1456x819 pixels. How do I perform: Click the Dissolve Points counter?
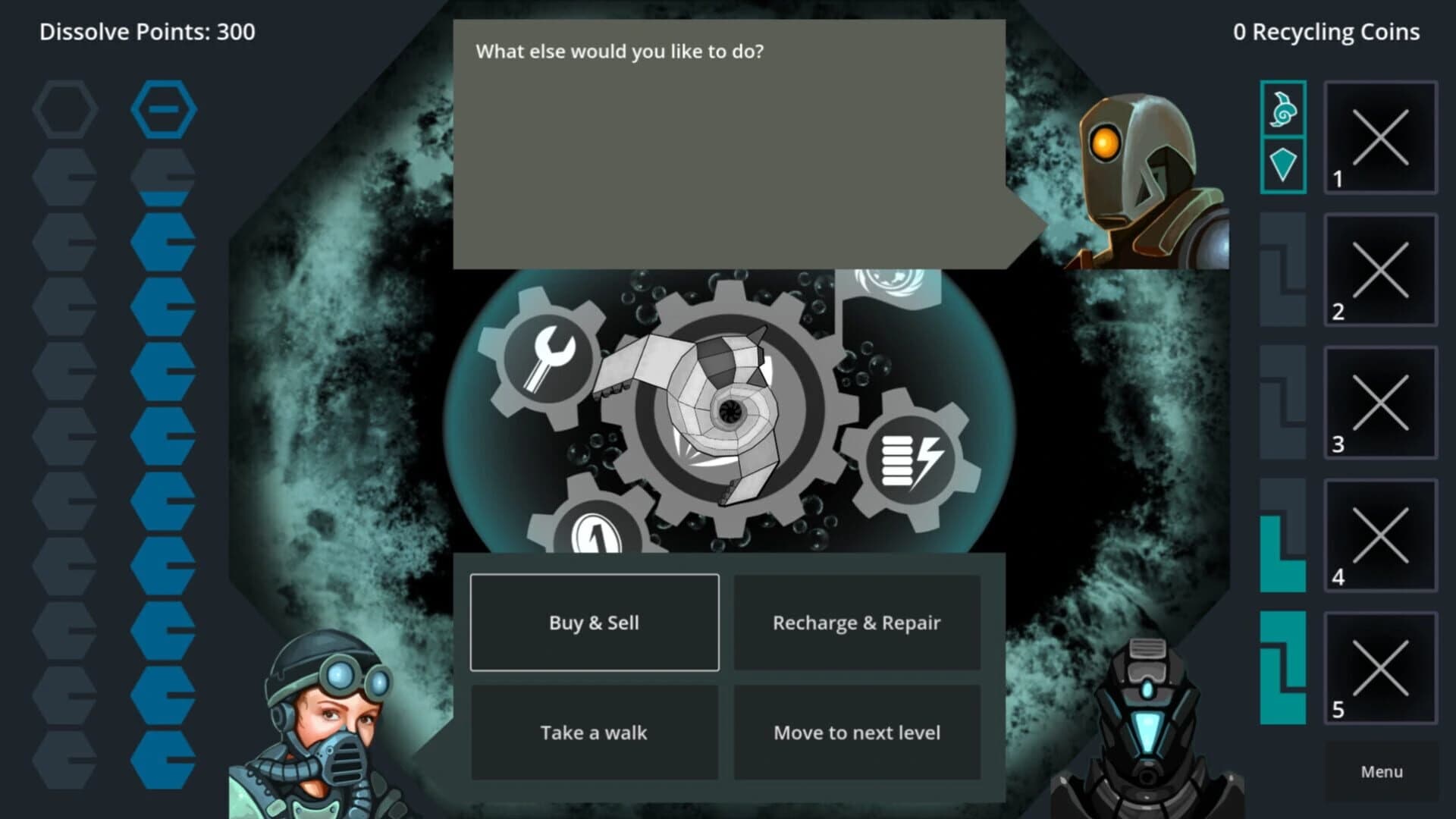[148, 32]
